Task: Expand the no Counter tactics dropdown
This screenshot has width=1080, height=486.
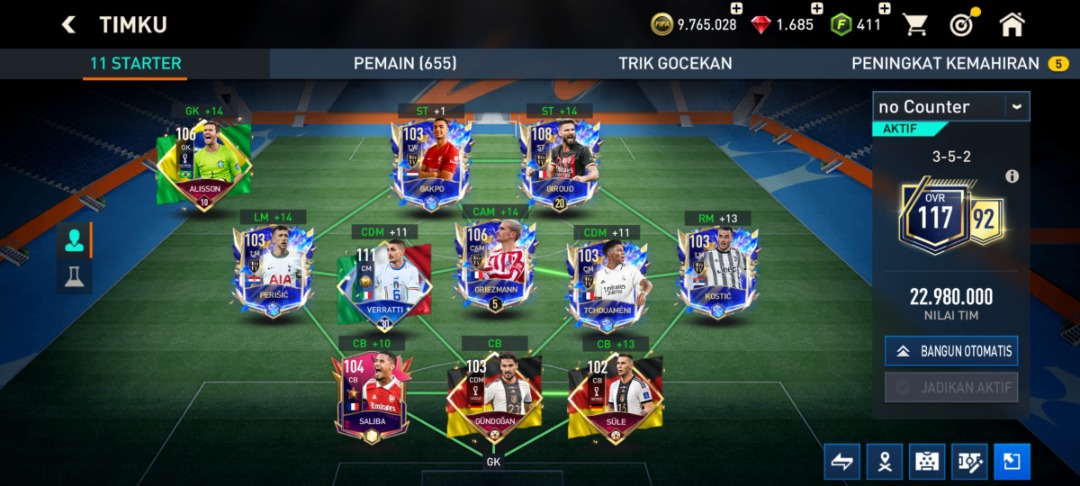Action: 1017,106
